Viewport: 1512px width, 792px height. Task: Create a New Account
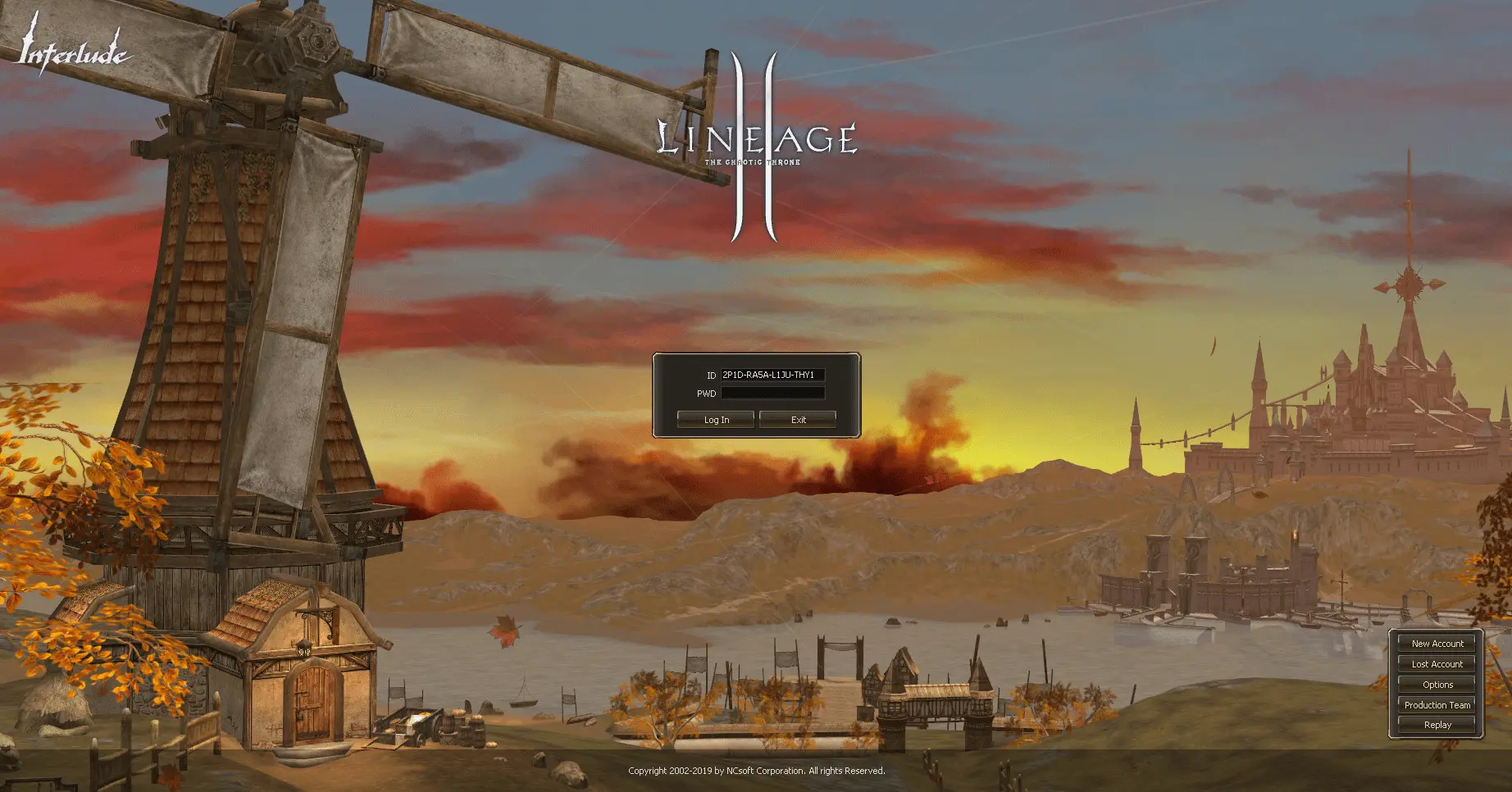[x=1437, y=644]
